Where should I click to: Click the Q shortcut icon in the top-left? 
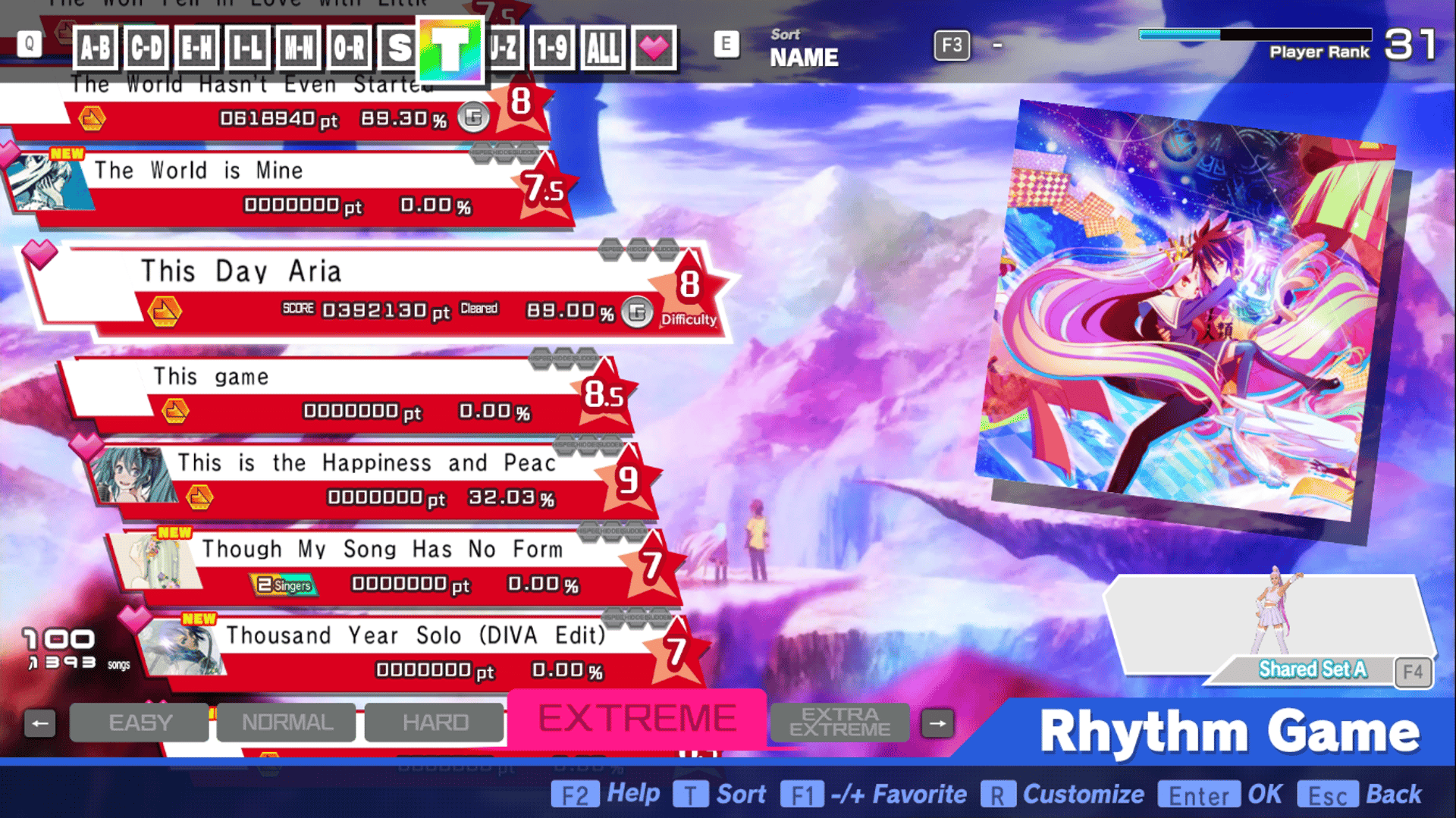click(x=29, y=43)
